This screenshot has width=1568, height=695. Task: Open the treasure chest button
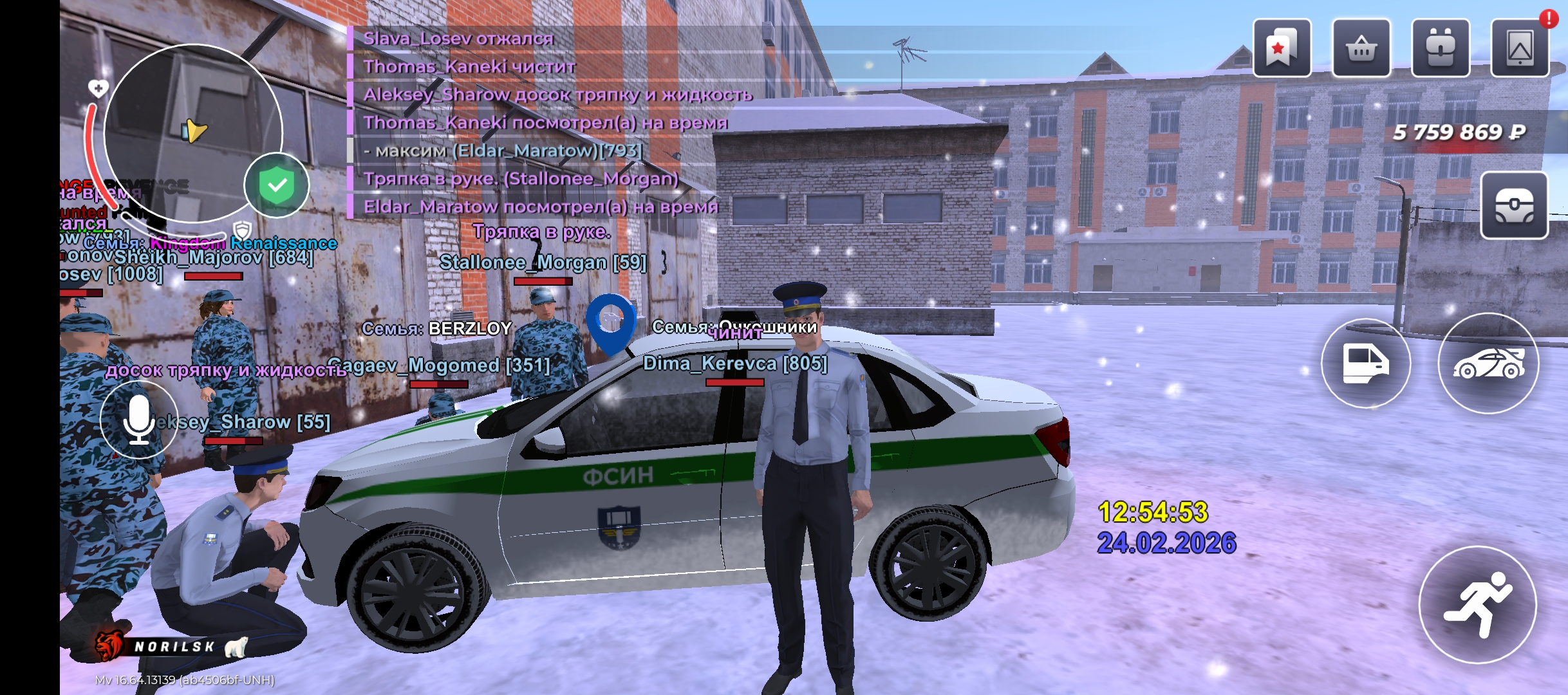[1514, 206]
